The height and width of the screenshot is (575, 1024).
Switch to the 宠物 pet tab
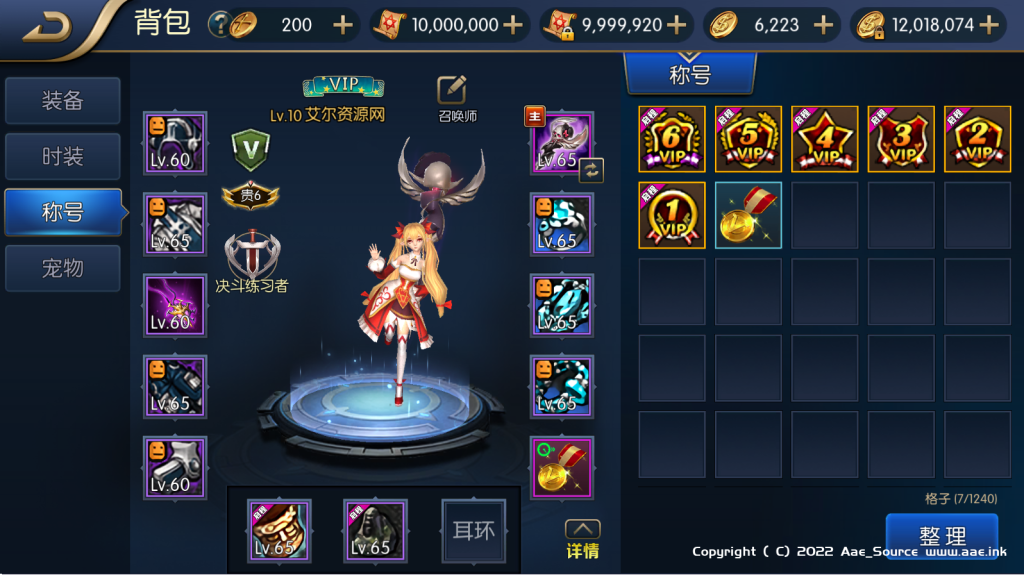(x=62, y=268)
